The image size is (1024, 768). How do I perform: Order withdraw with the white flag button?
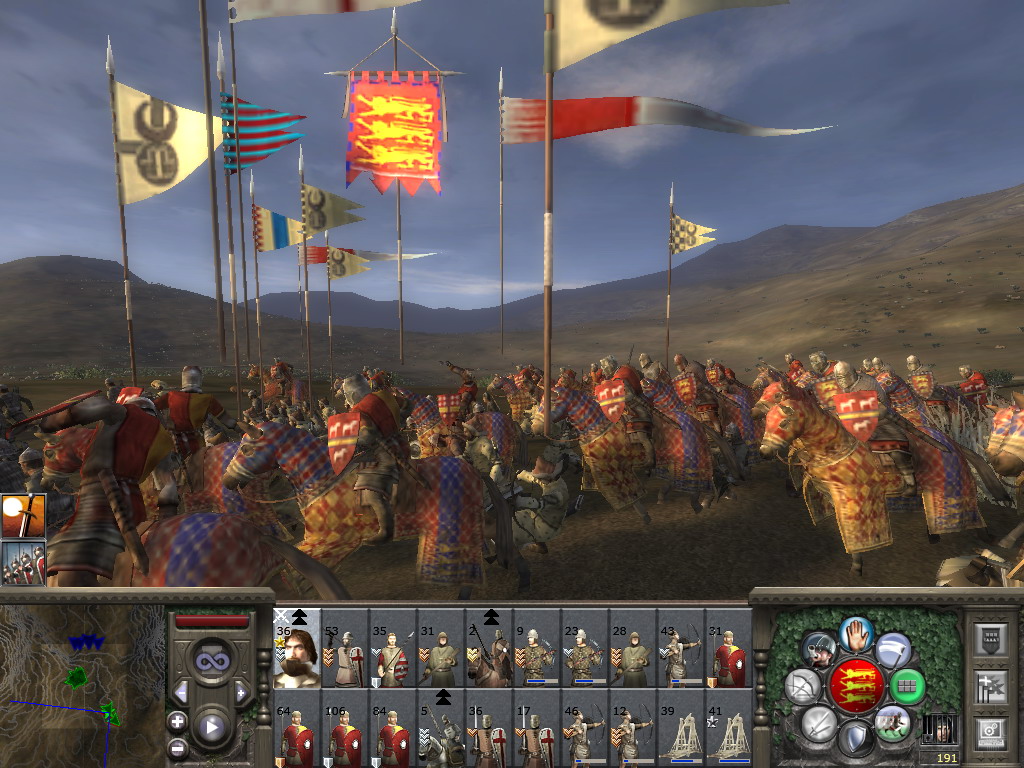[x=893, y=649]
